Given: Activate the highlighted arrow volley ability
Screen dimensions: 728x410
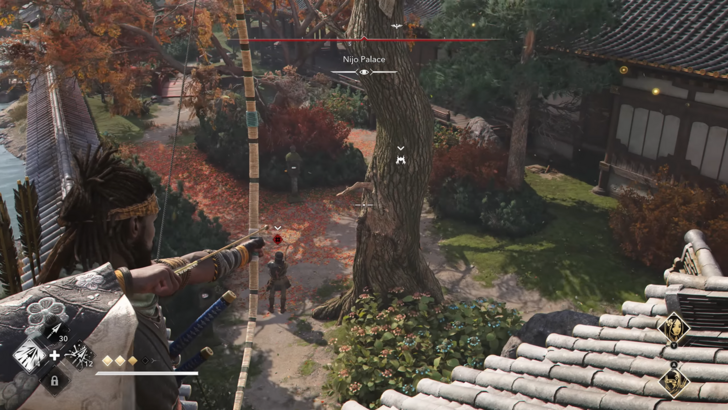Looking at the screenshot, I should 28,356.
